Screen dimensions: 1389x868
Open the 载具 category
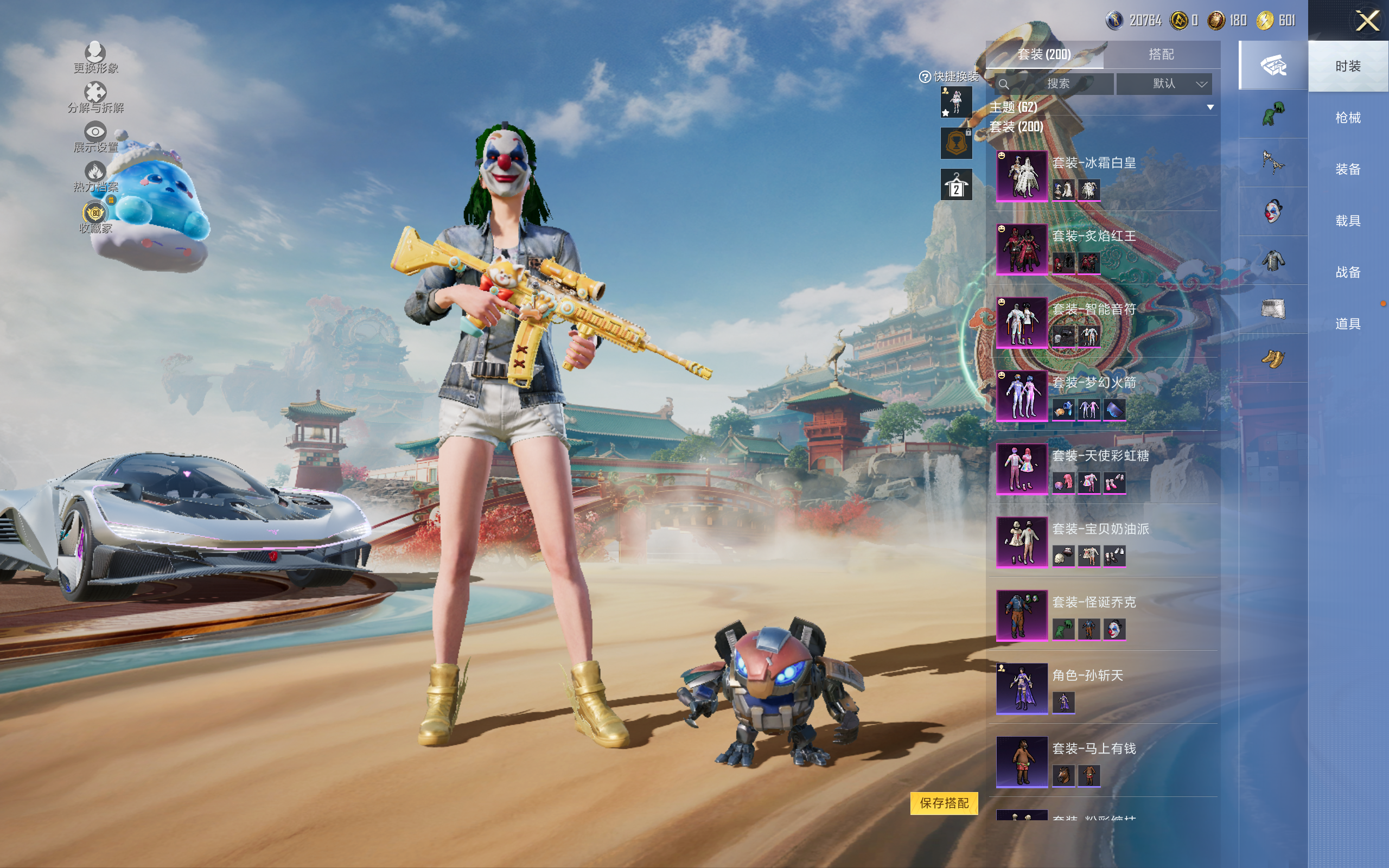tap(1347, 221)
